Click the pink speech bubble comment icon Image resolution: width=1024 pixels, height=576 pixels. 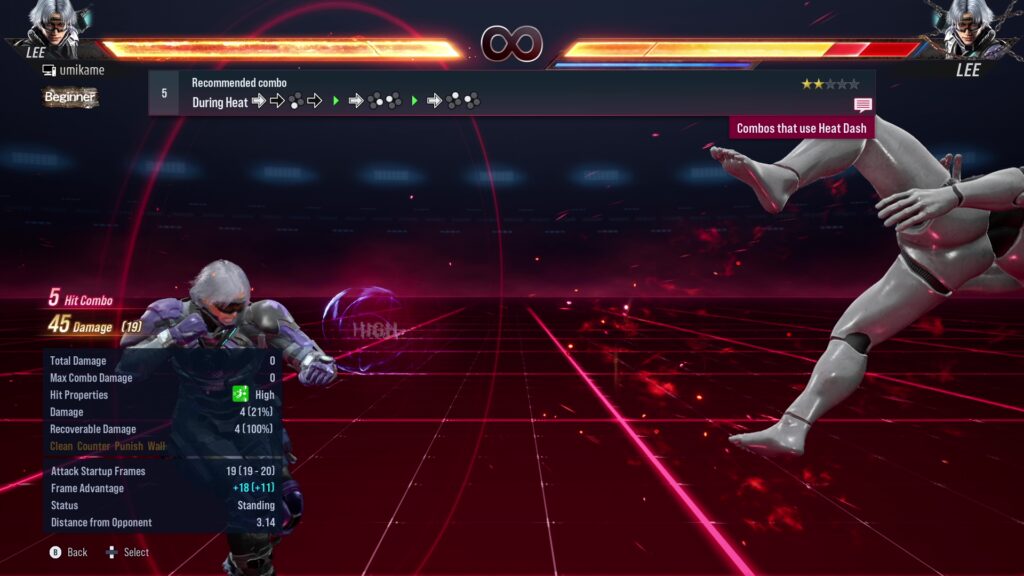[x=863, y=105]
